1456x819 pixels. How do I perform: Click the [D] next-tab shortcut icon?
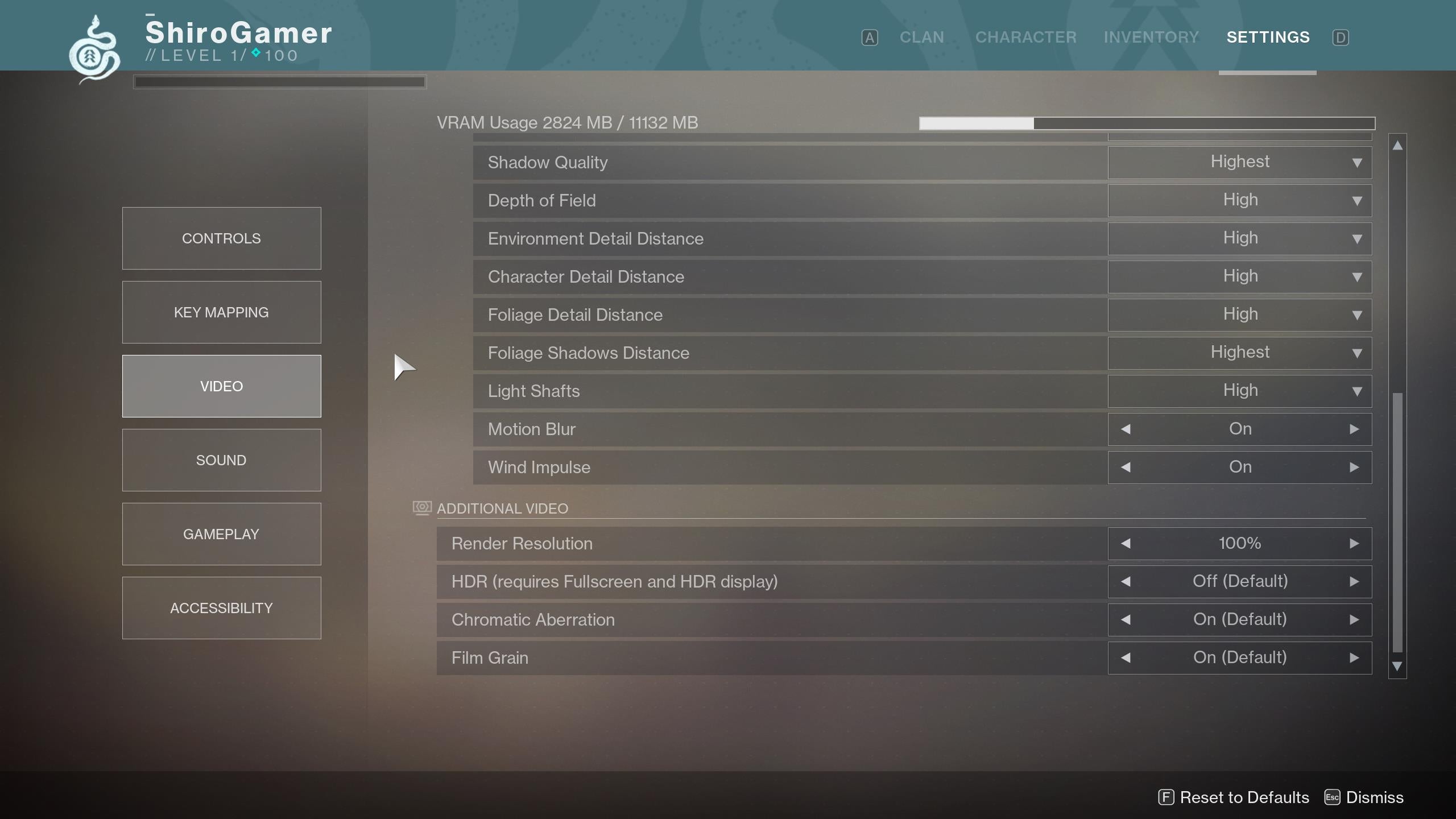1341,37
